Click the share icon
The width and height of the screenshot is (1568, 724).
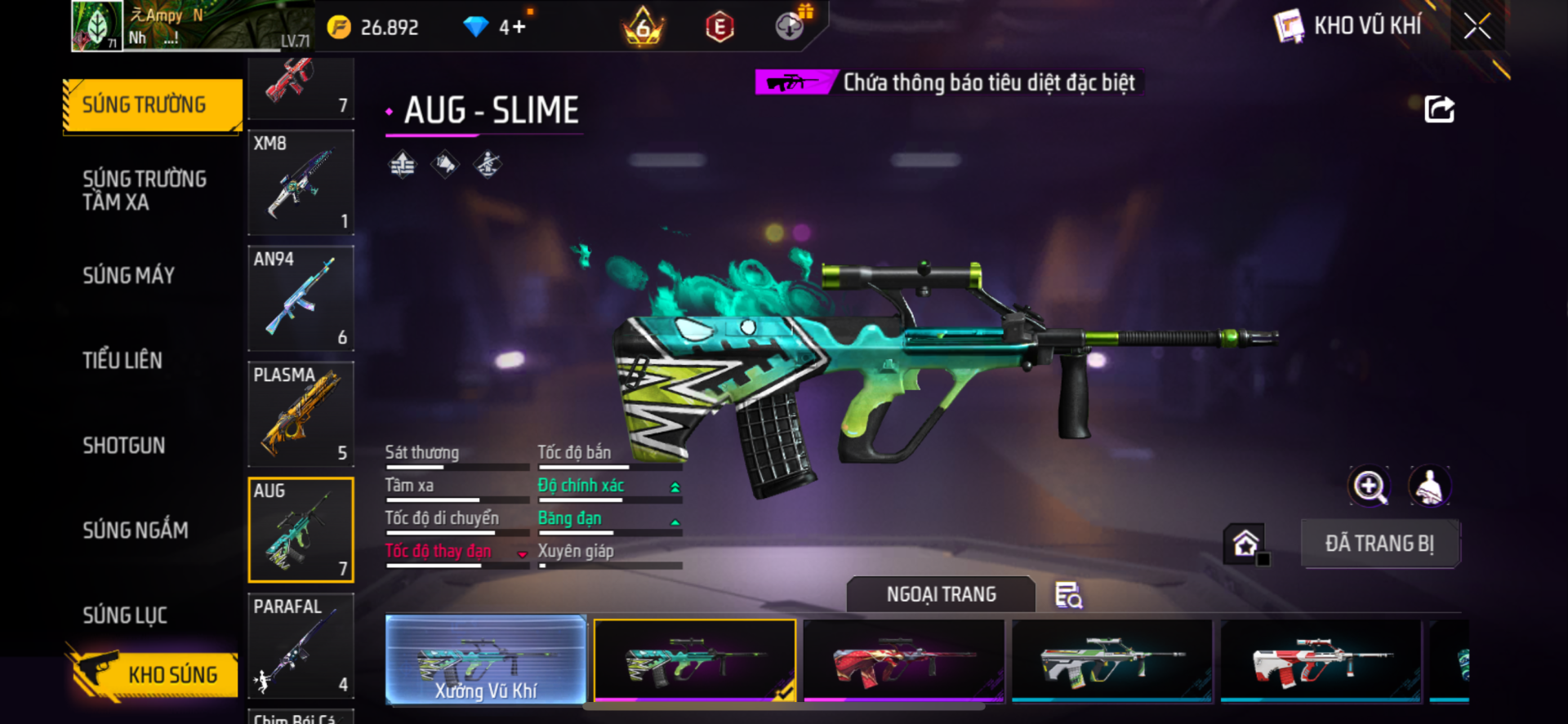[1439, 109]
